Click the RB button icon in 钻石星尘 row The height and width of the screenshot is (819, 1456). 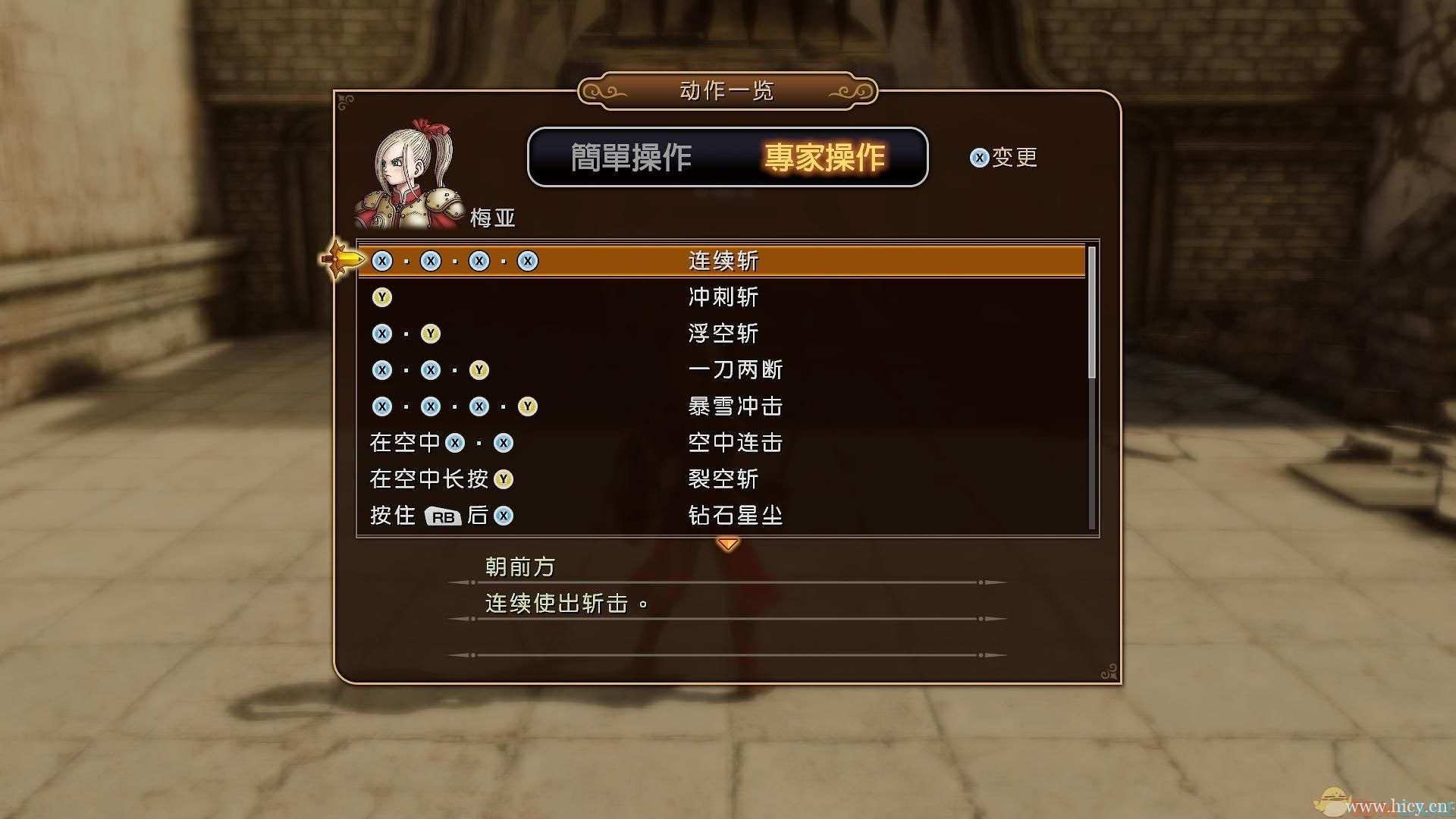[444, 516]
